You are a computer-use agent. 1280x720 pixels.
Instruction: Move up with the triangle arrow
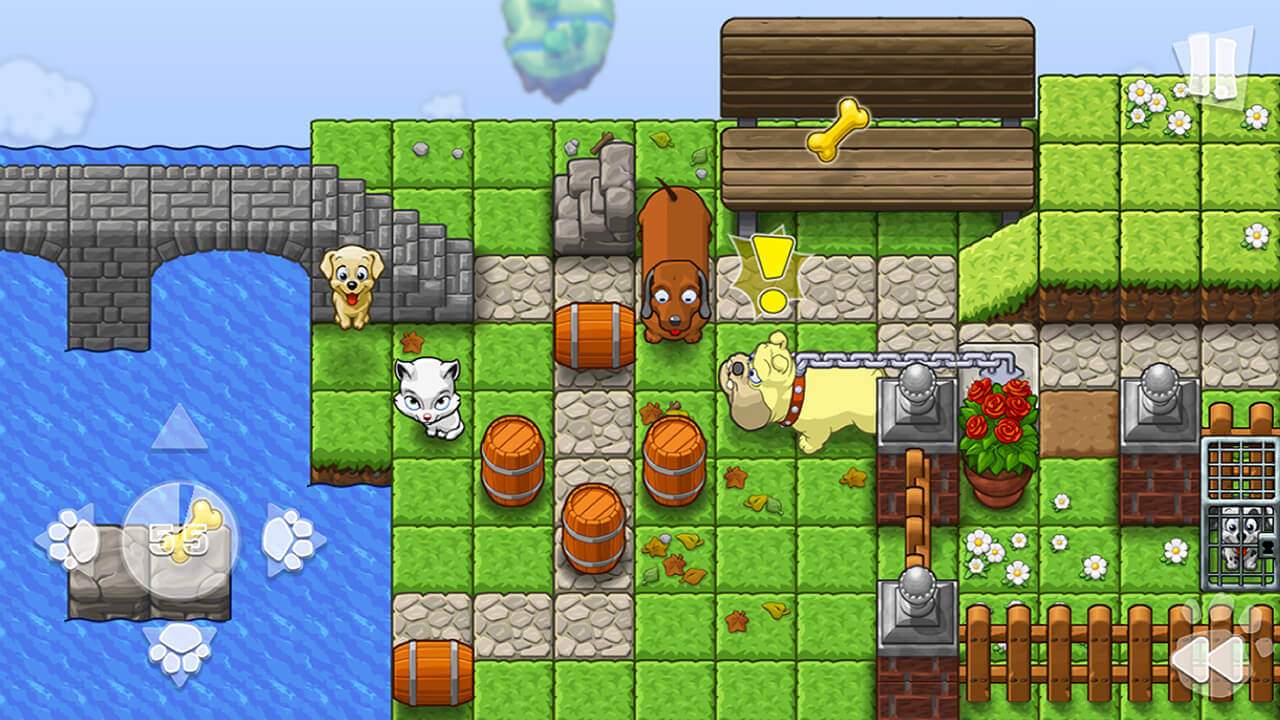[x=178, y=430]
